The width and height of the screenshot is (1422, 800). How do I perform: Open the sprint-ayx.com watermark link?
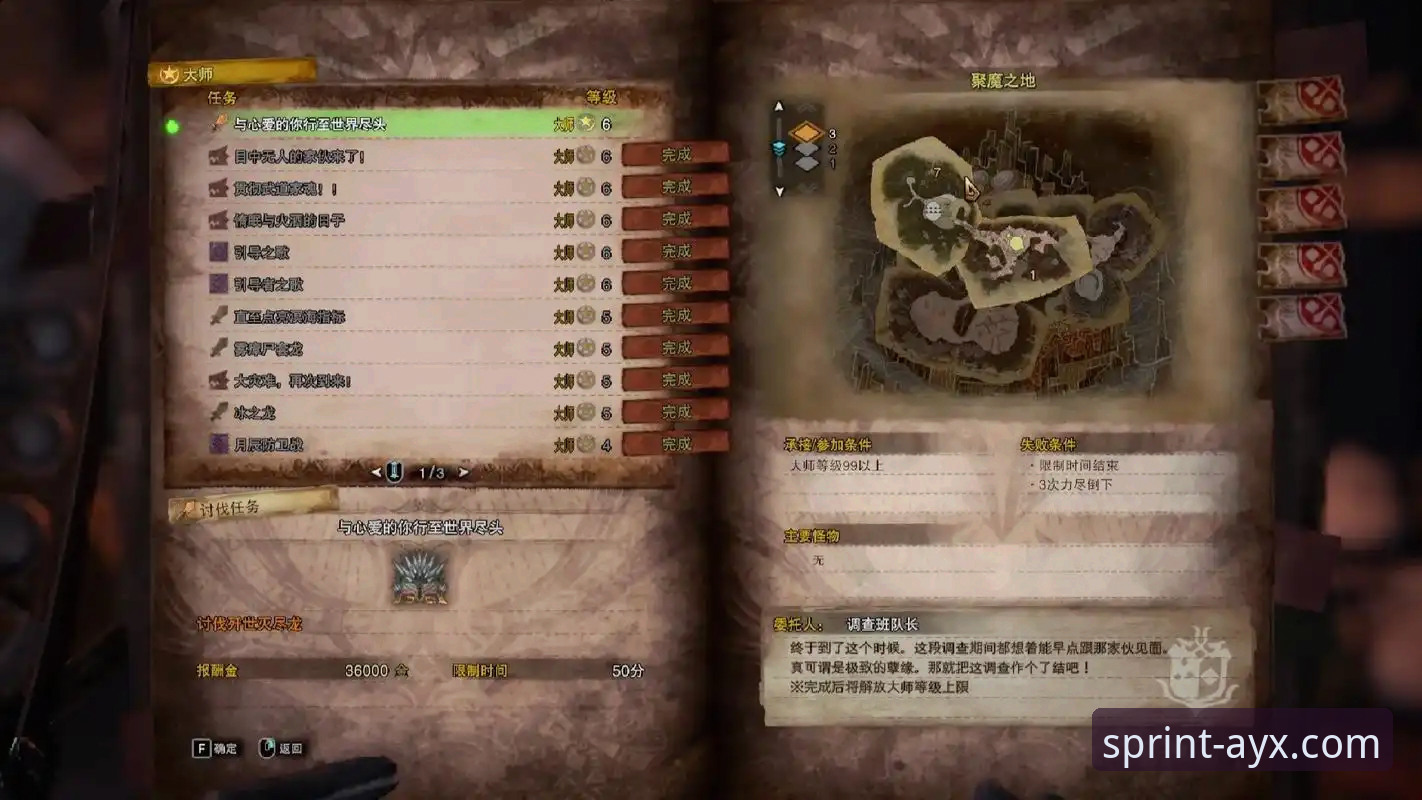click(1241, 744)
